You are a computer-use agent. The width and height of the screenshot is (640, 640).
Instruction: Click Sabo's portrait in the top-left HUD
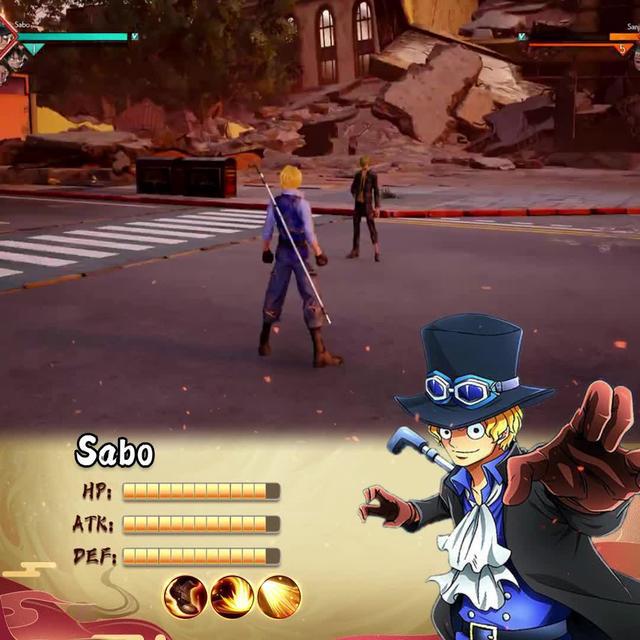pyautogui.click(x=8, y=36)
